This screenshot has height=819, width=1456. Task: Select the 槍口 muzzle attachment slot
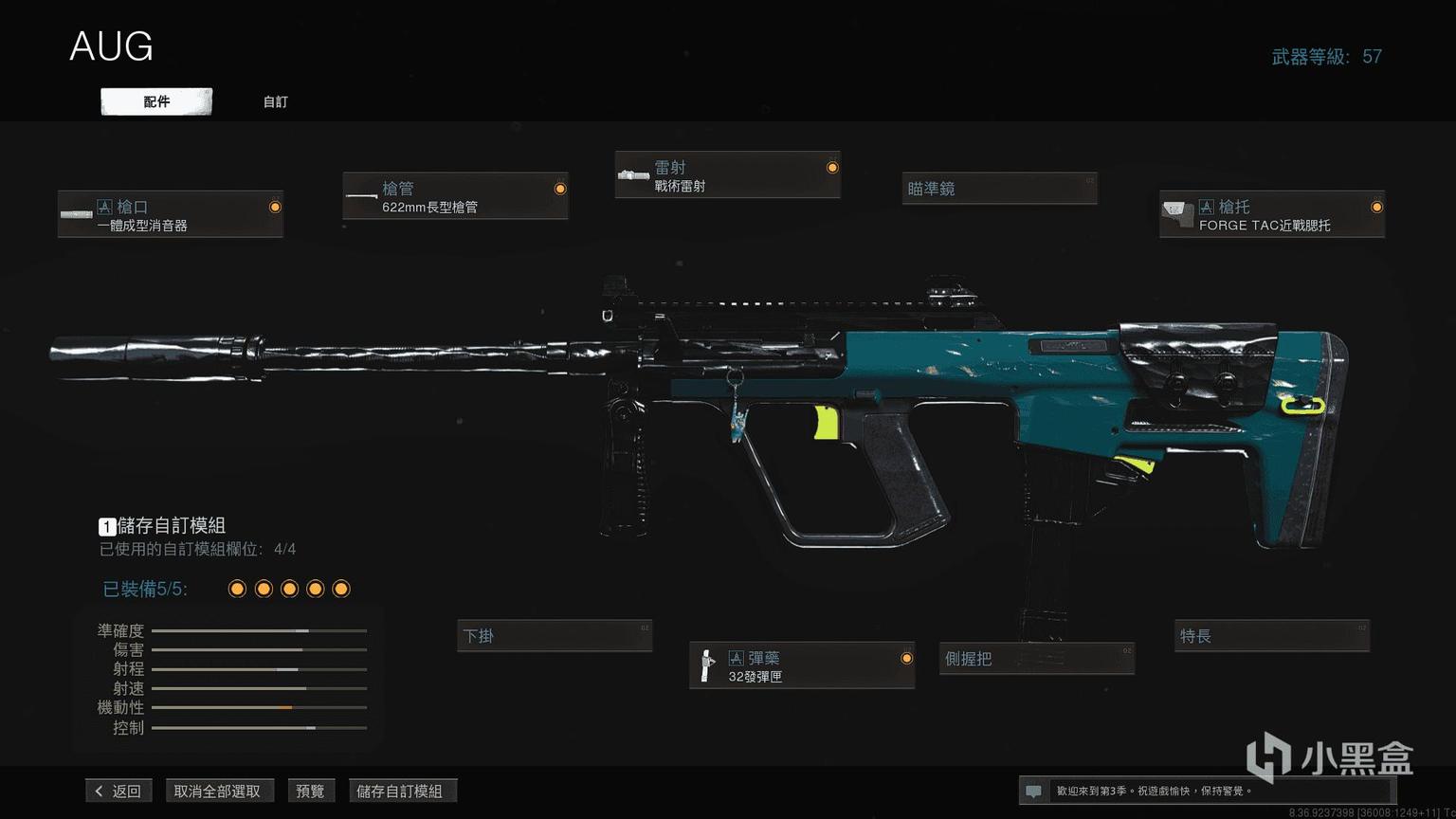171,214
